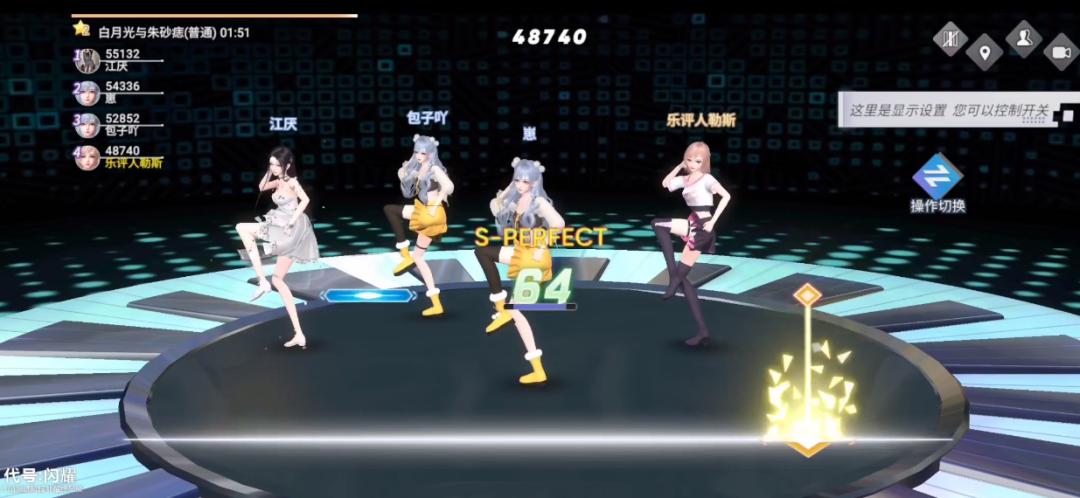Image resolution: width=1080 pixels, height=498 pixels.
Task: Click the location pin icon
Action: point(985,52)
